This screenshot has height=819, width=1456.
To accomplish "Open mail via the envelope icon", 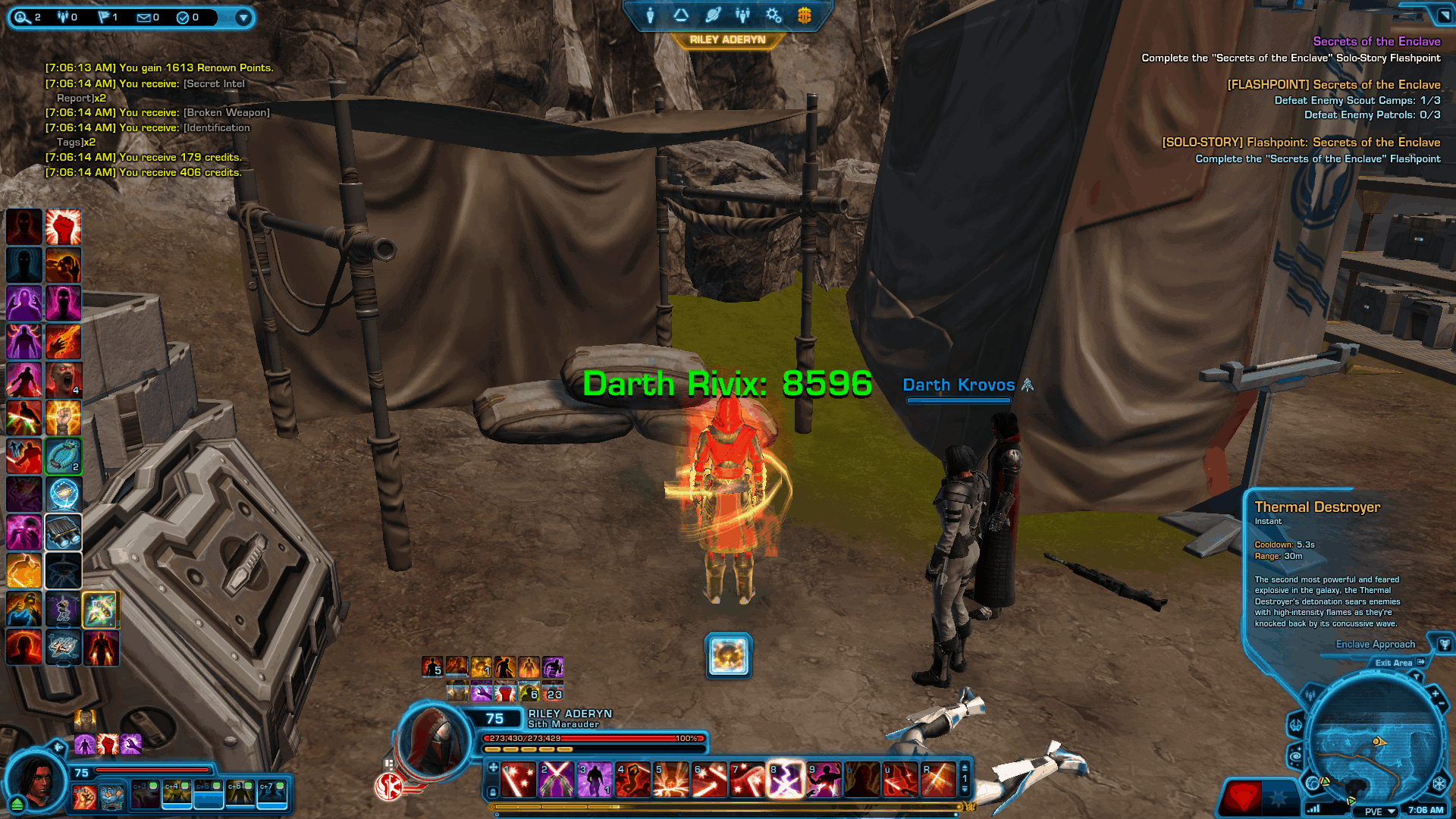I will tap(144, 17).
